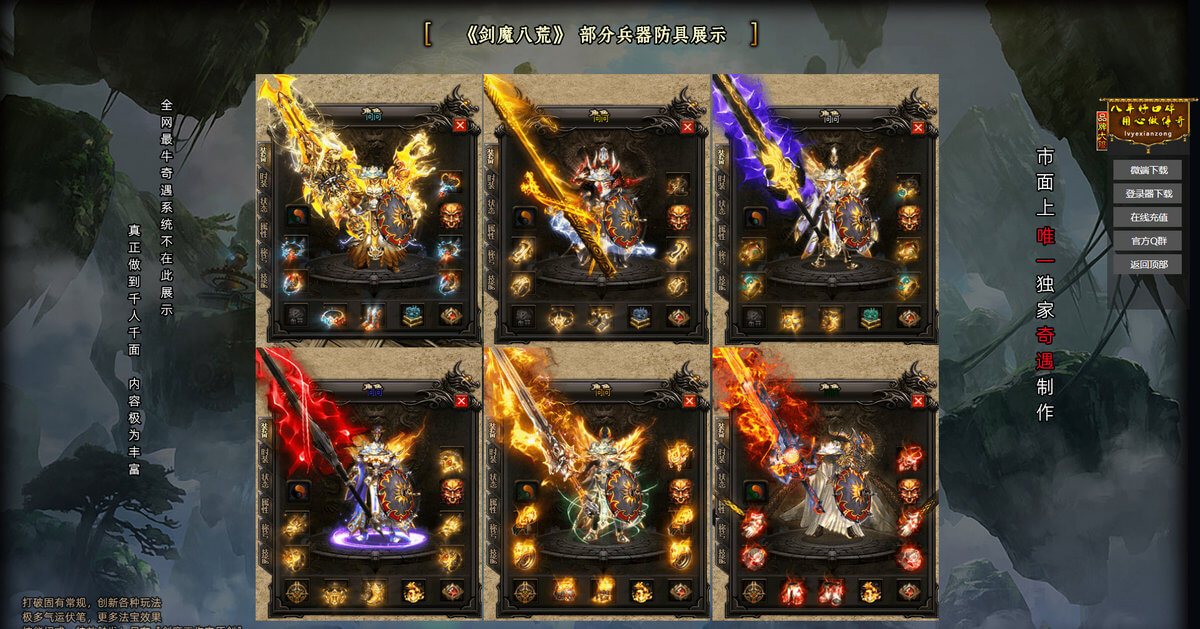Click the lvyexianzong hanging sign banner
Image resolution: width=1200 pixels, height=629 pixels.
(1147, 123)
